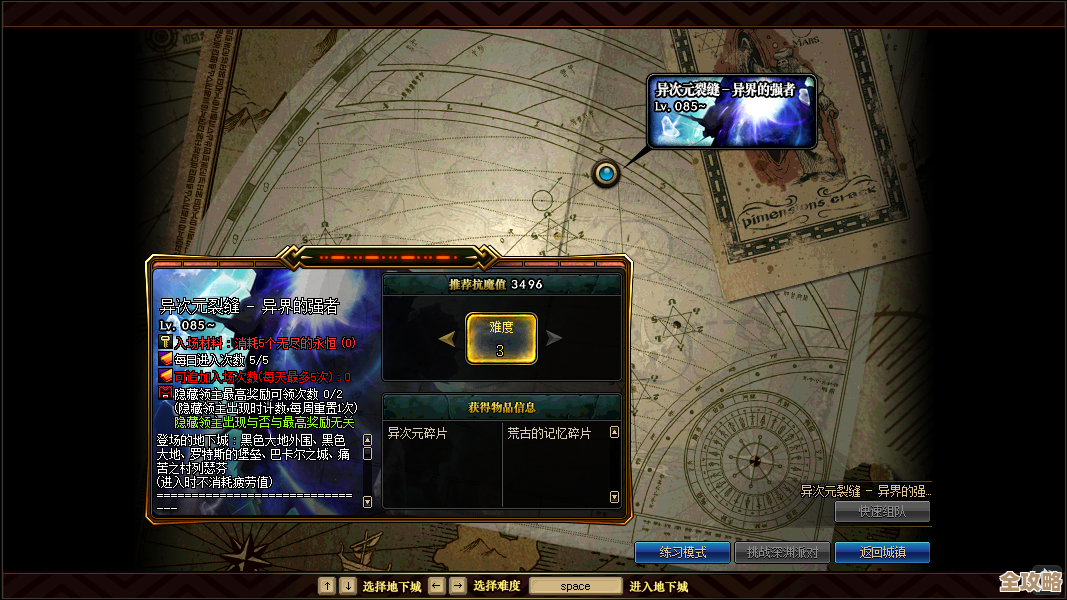Lower difficulty with the left arrow
This screenshot has width=1067, height=600.
[x=448, y=339]
